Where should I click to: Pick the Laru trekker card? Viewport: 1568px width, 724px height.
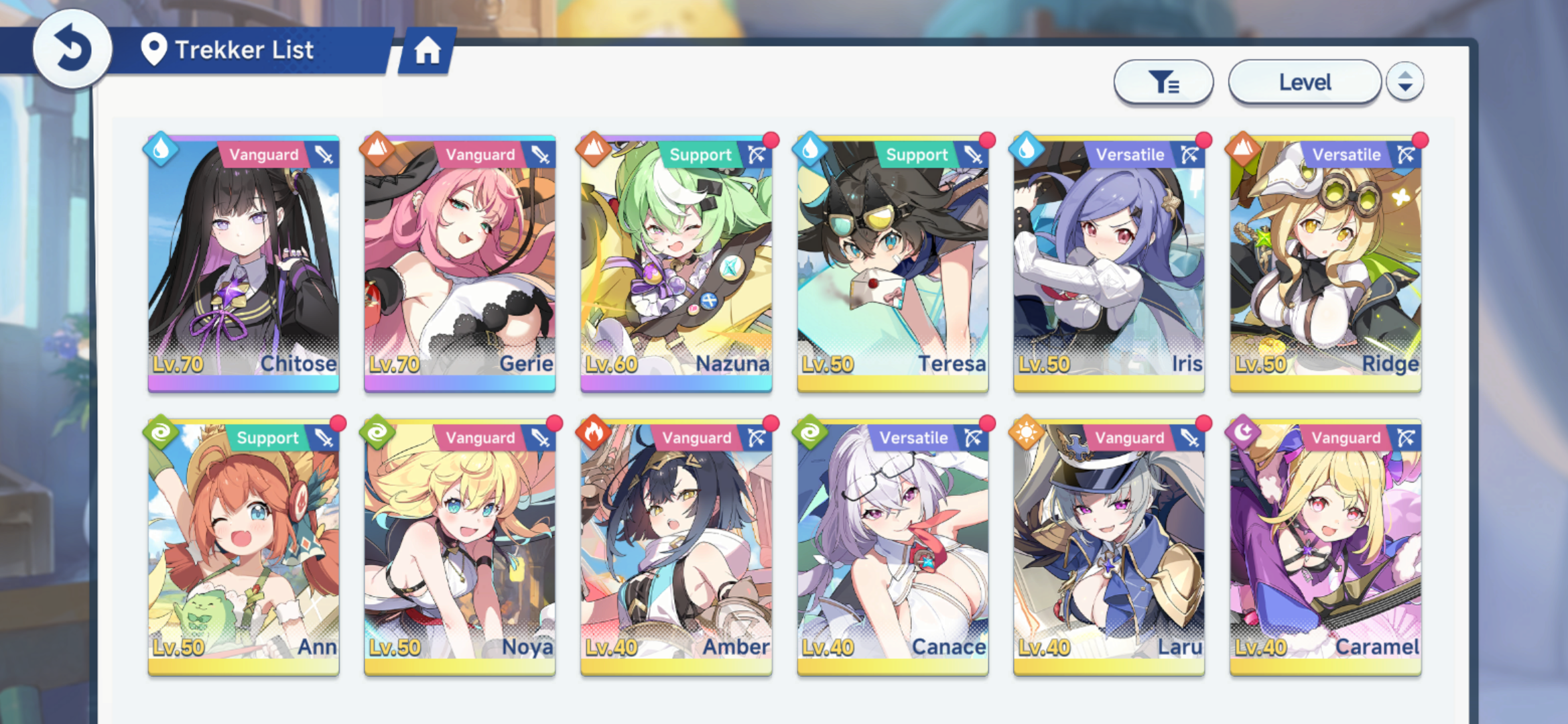[x=1109, y=547]
